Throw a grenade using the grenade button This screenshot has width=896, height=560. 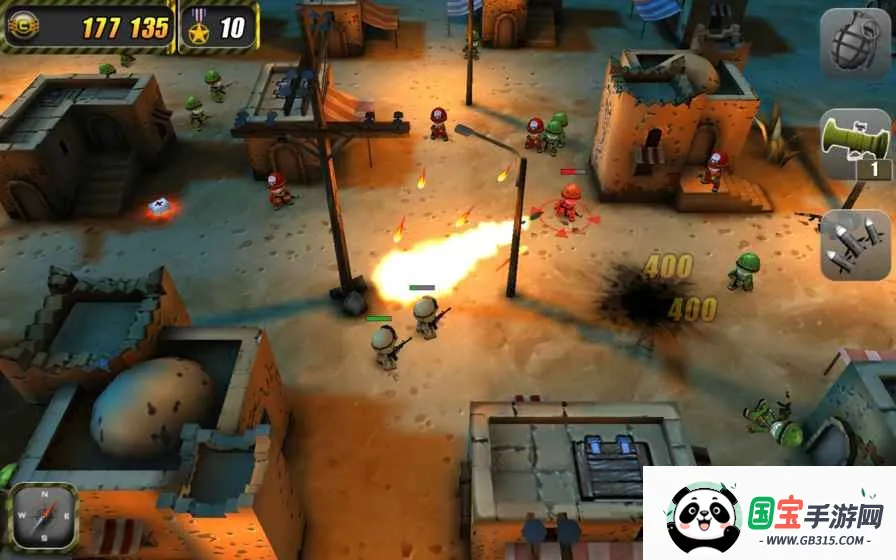pyautogui.click(x=855, y=43)
